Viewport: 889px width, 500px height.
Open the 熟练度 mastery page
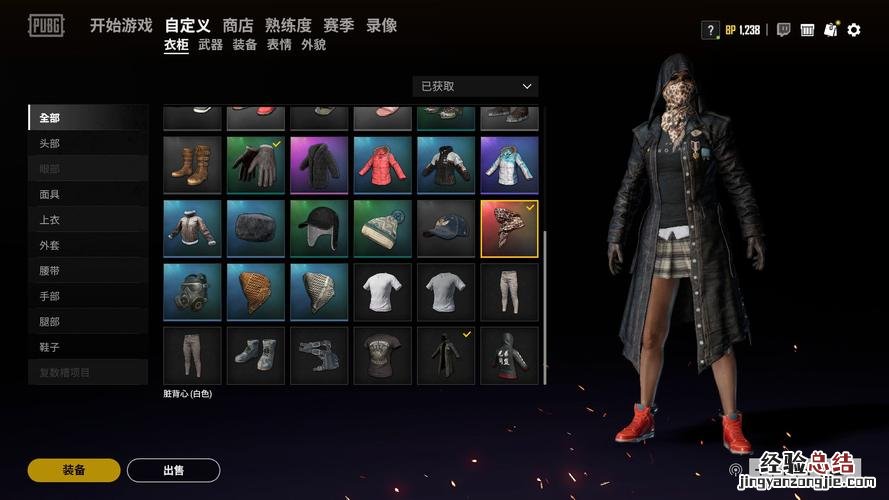(288, 26)
